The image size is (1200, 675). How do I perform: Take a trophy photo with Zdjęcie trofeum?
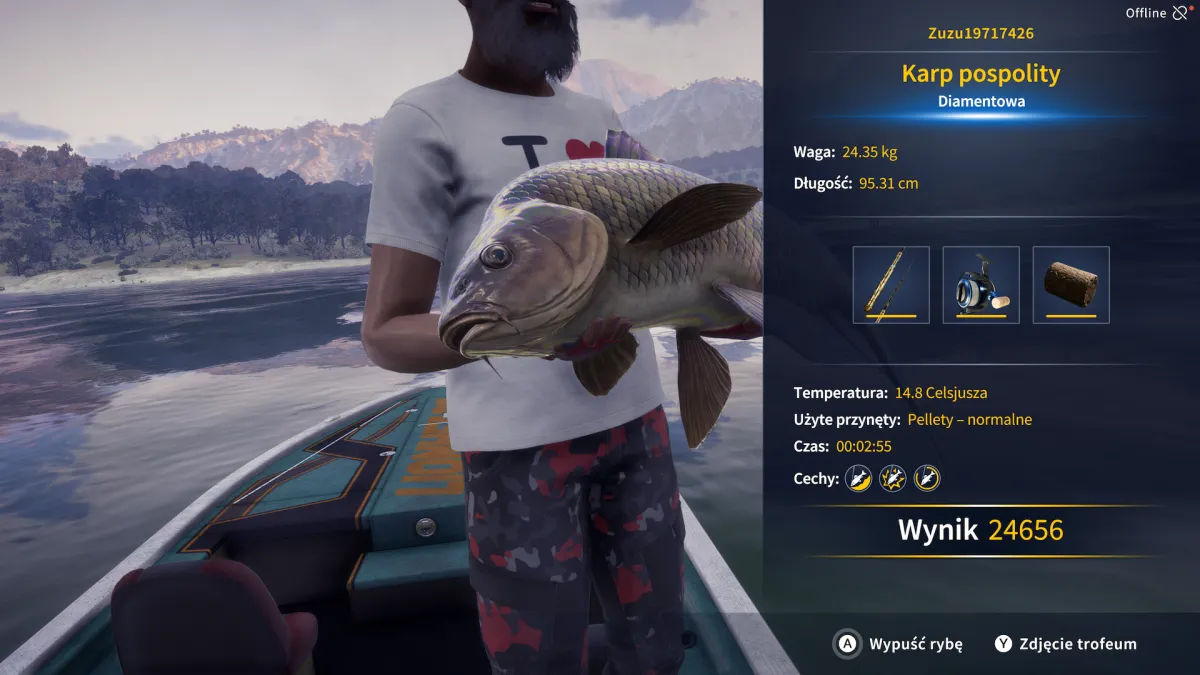coord(1066,644)
